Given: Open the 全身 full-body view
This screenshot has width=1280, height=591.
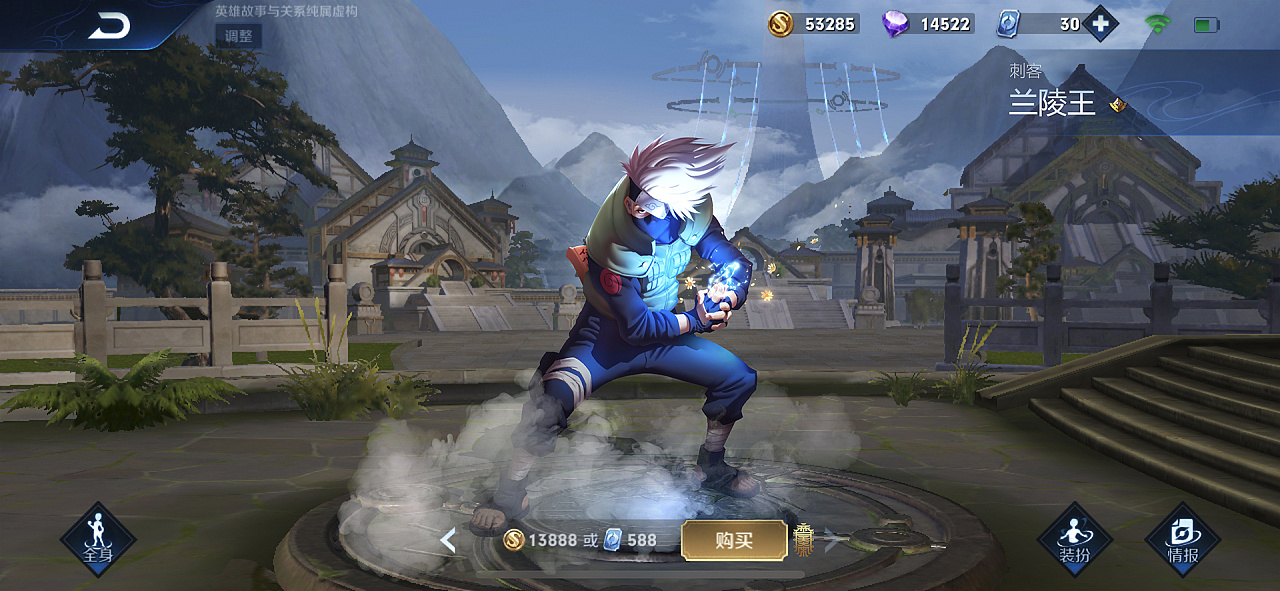Looking at the screenshot, I should (98, 539).
